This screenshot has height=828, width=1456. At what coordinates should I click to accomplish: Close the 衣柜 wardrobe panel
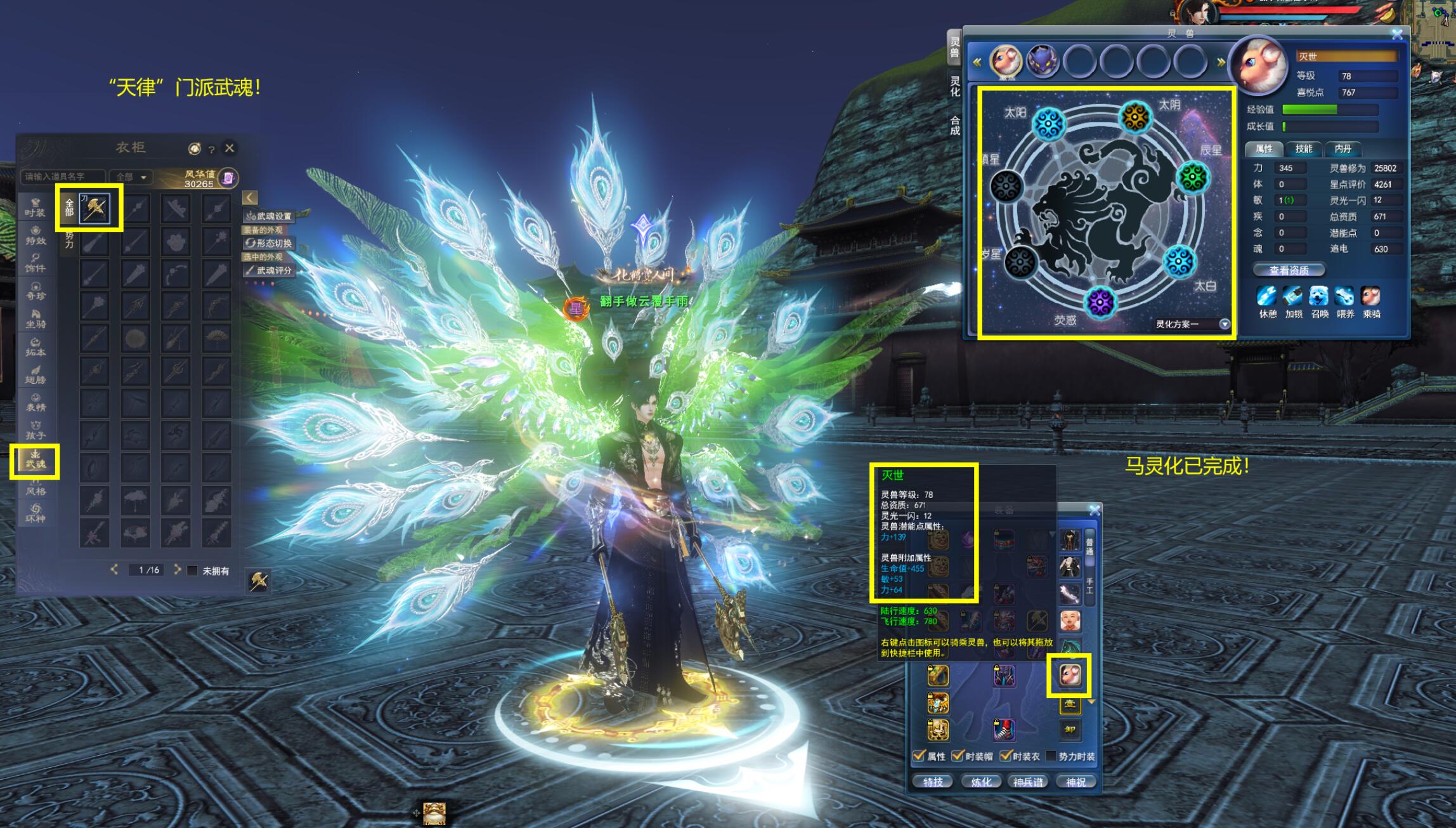pos(230,148)
